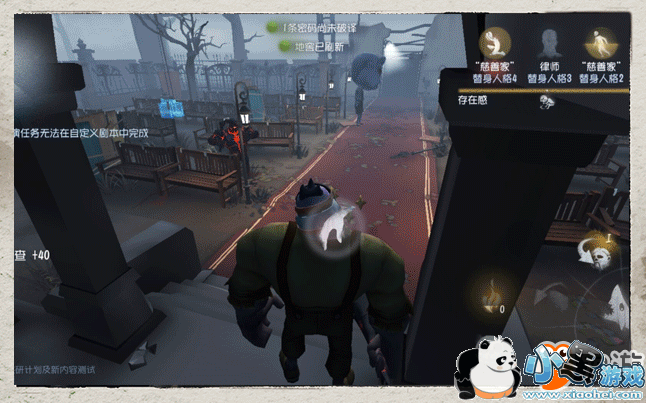
Task: Click the 存在感 presence skill icon
Action: pyautogui.click(x=546, y=100)
